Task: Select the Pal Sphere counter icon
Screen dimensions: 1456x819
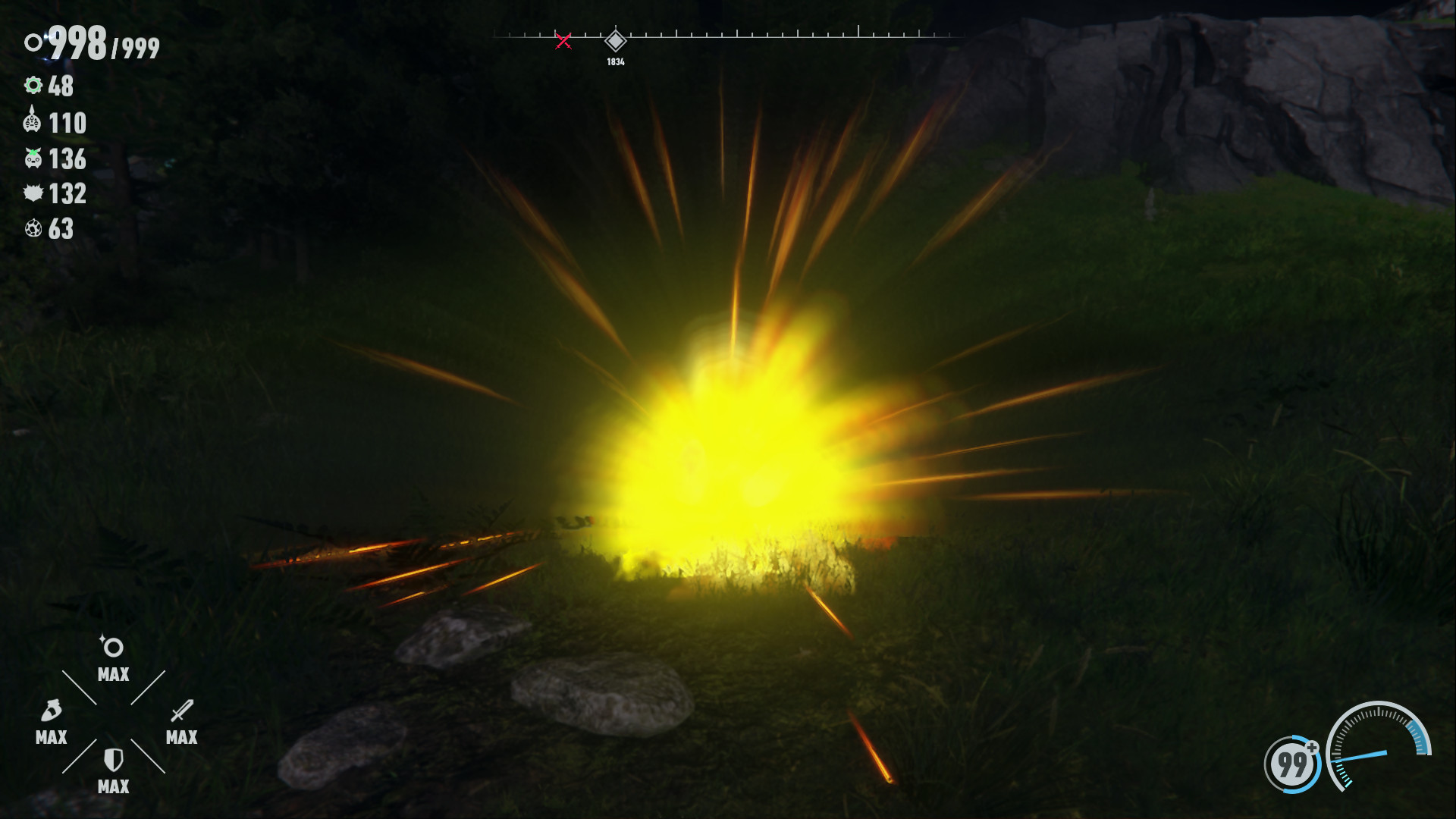Action: coord(33,42)
